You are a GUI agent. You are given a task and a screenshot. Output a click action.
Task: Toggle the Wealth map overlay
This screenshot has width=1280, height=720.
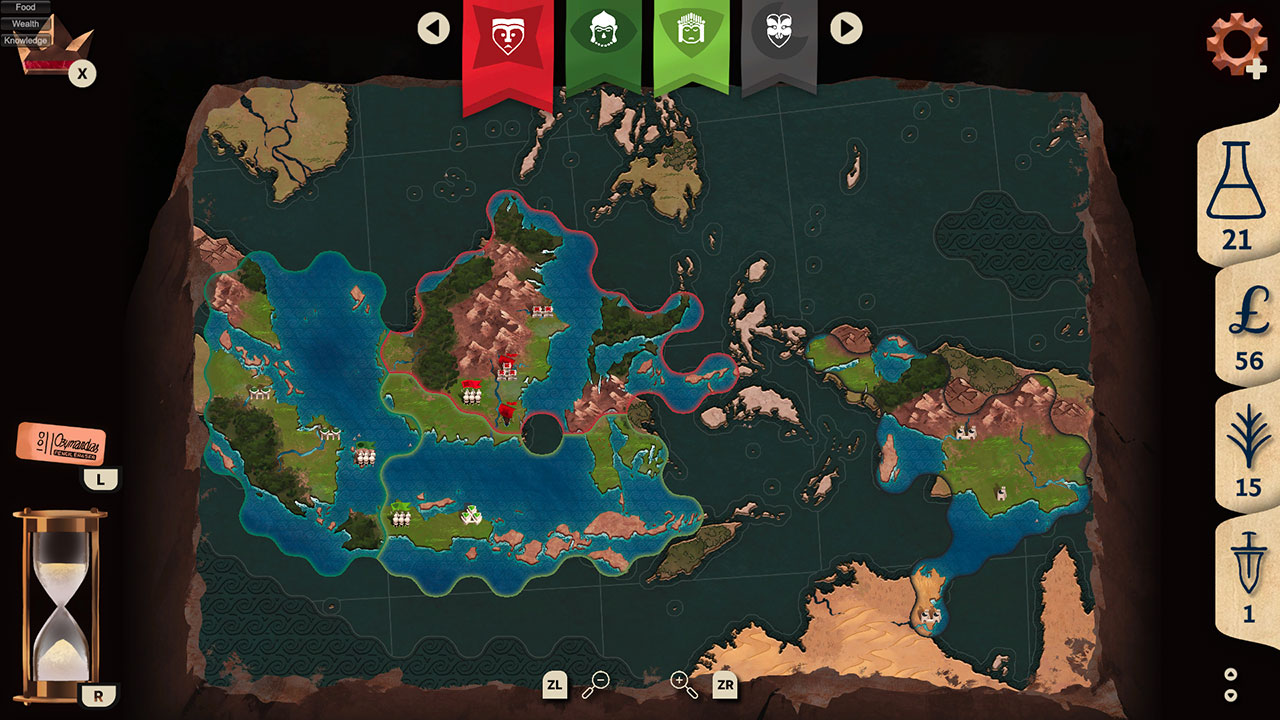tap(27, 22)
